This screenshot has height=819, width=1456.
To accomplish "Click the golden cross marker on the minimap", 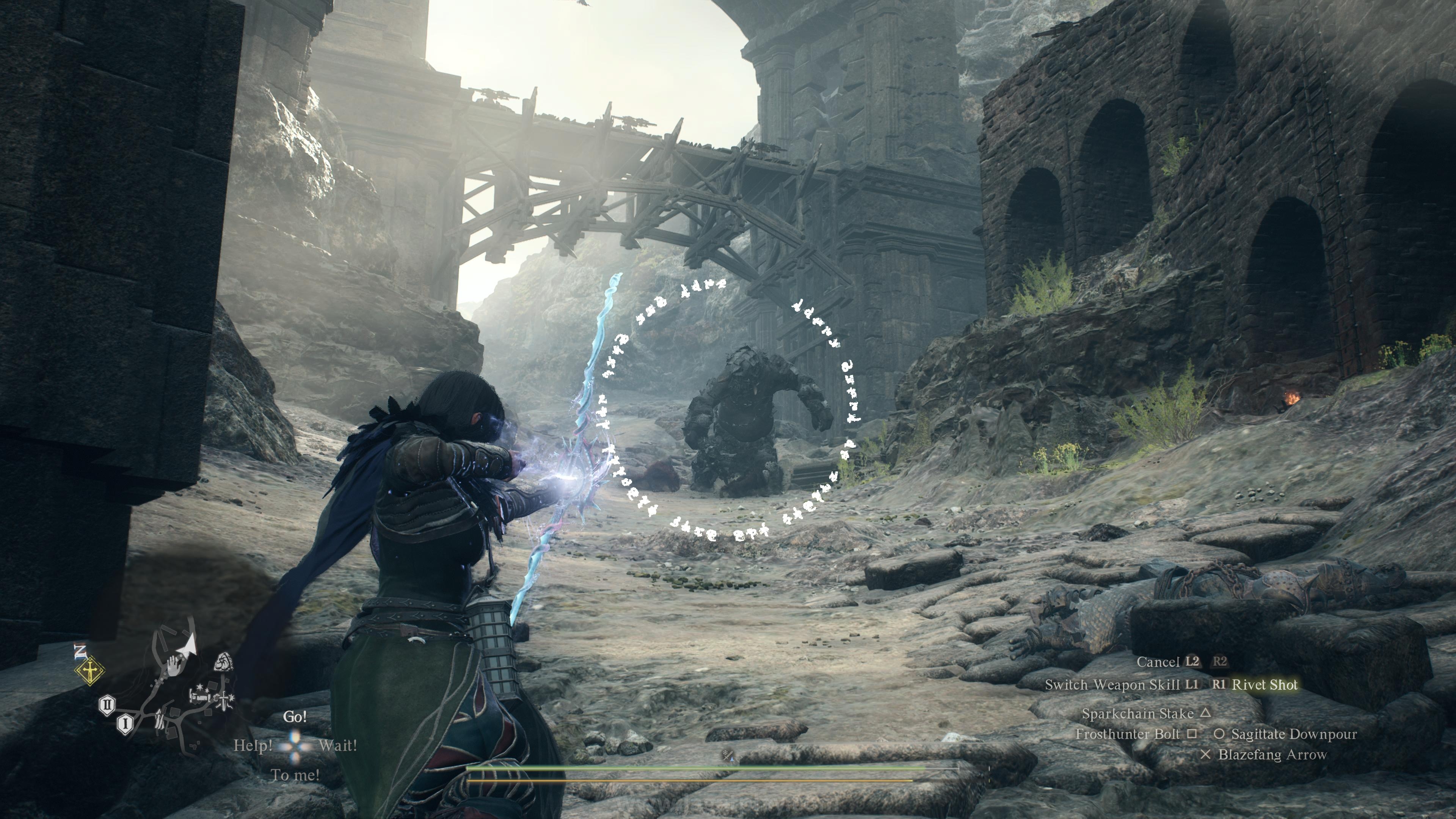I will [x=90, y=672].
